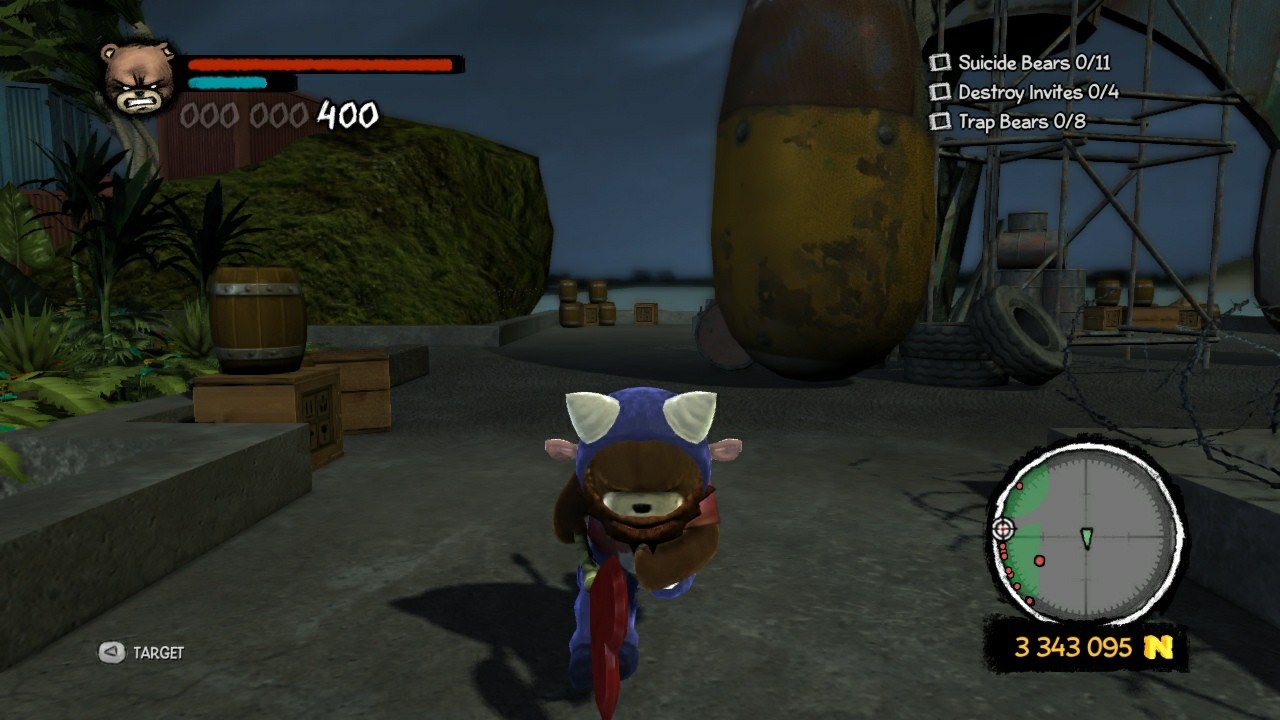
Task: Click the crosshair target marker on minimap
Action: point(1004,529)
